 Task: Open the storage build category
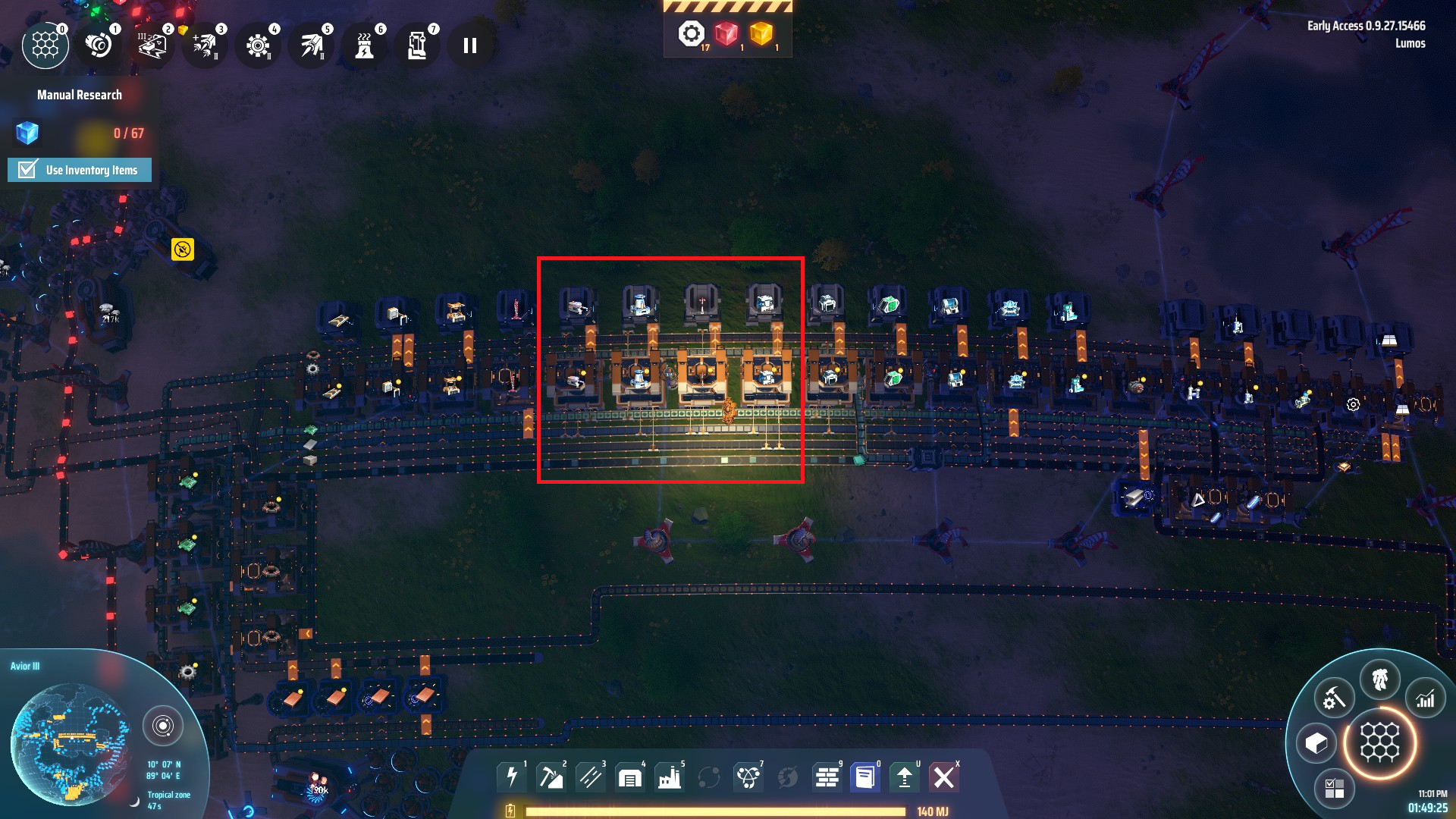click(630, 777)
